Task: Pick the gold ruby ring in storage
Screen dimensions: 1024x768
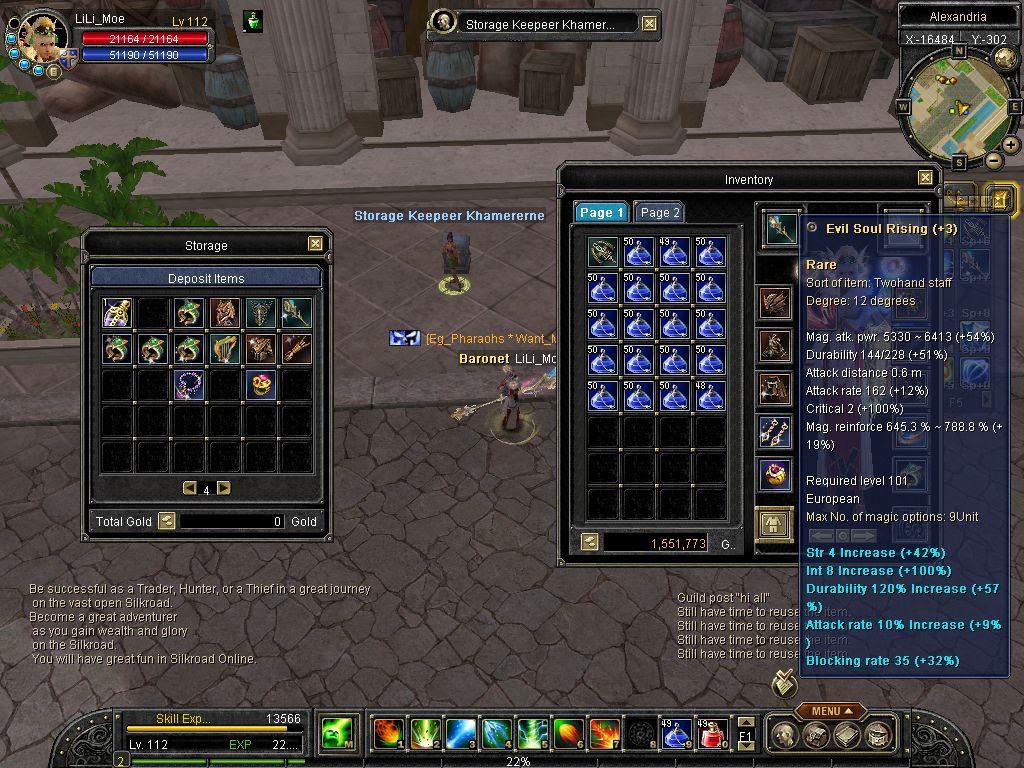Action: (x=260, y=385)
